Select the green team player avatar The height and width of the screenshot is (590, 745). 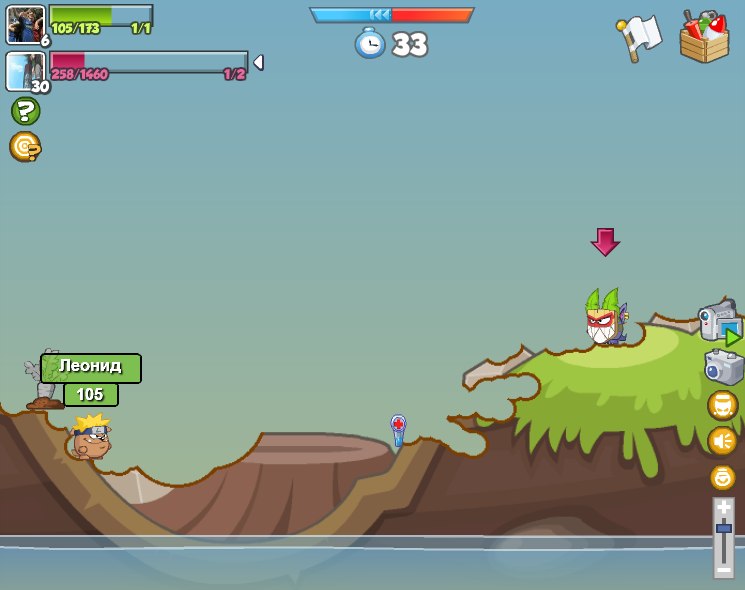click(x=25, y=24)
